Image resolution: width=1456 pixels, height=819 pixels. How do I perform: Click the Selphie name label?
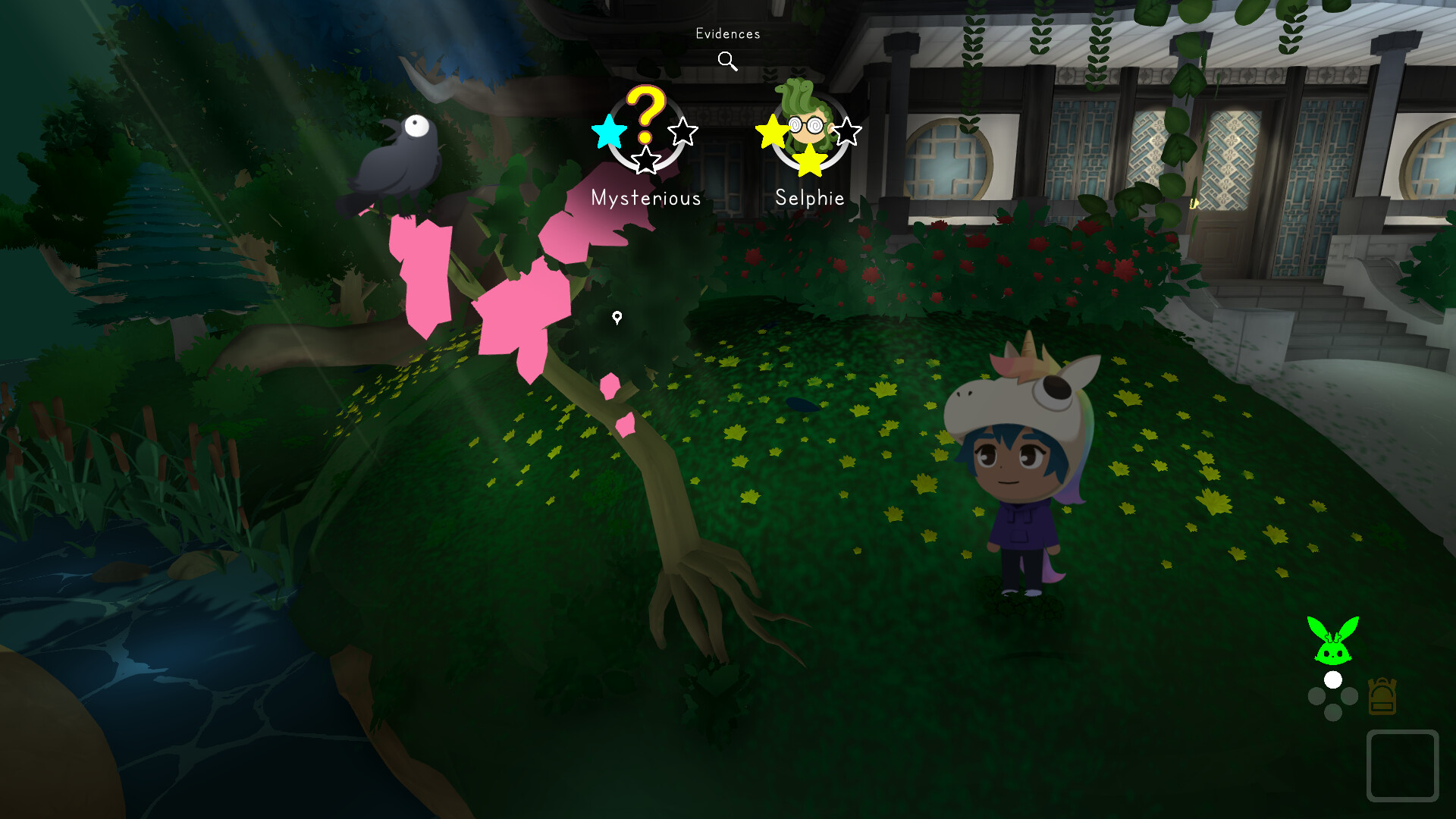coord(810,198)
